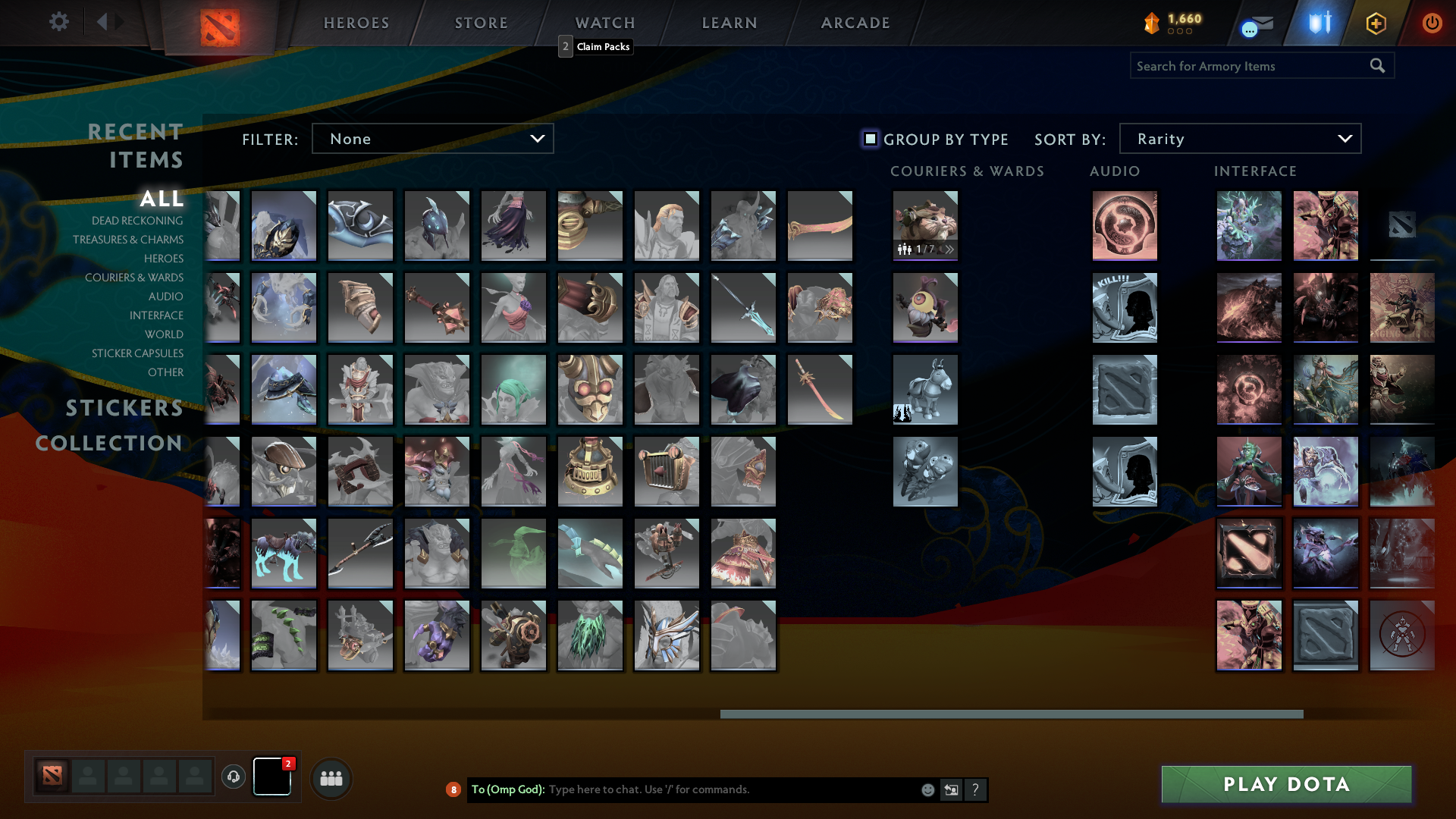Click the emoticon smiley in the chat bar
This screenshot has width=1456, height=819.
927,789
